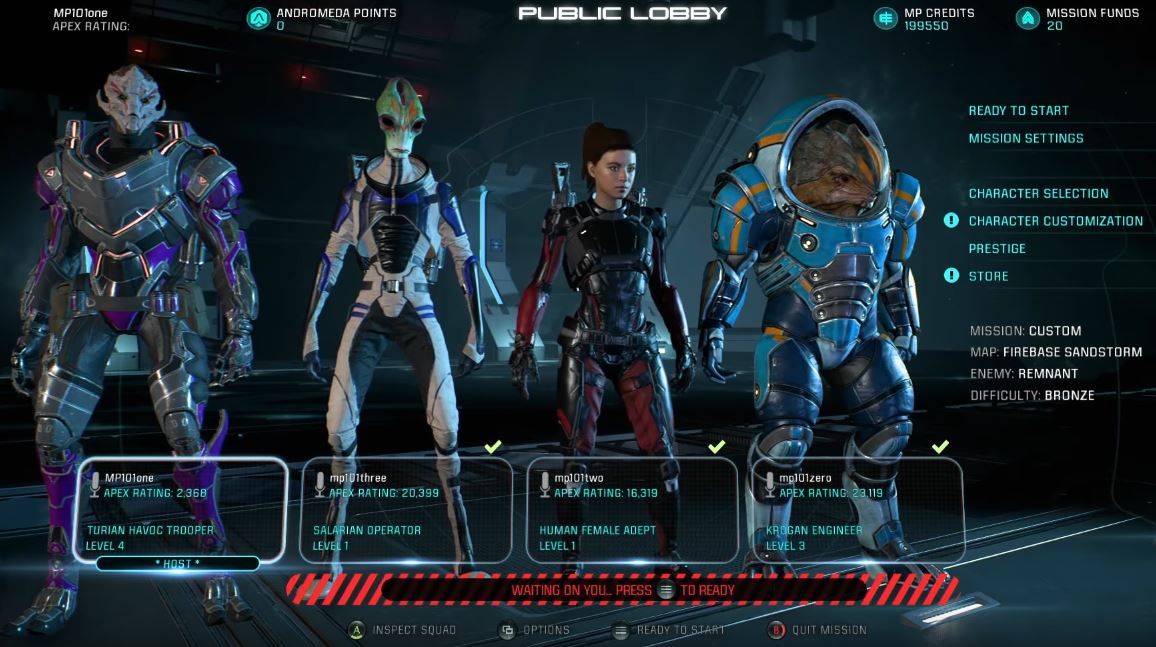
Task: Click the Andromeda Points icon
Action: 258,18
